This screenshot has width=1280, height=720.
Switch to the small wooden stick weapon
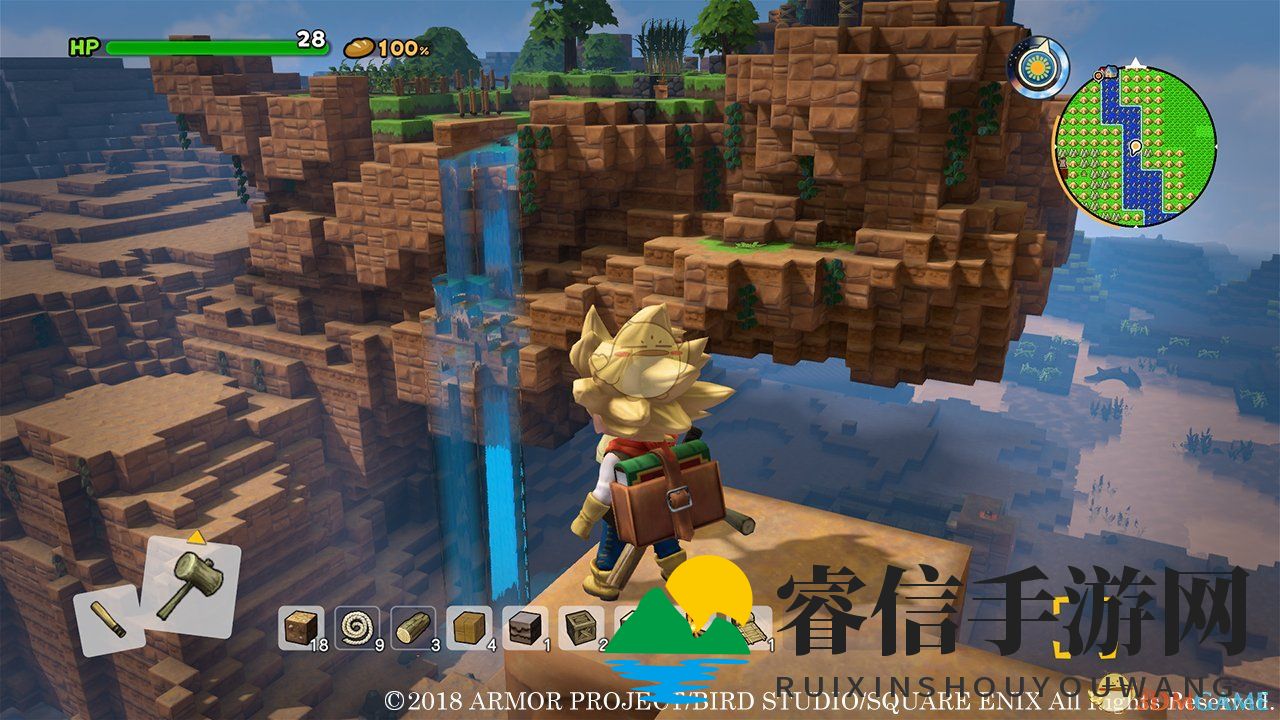click(x=108, y=619)
